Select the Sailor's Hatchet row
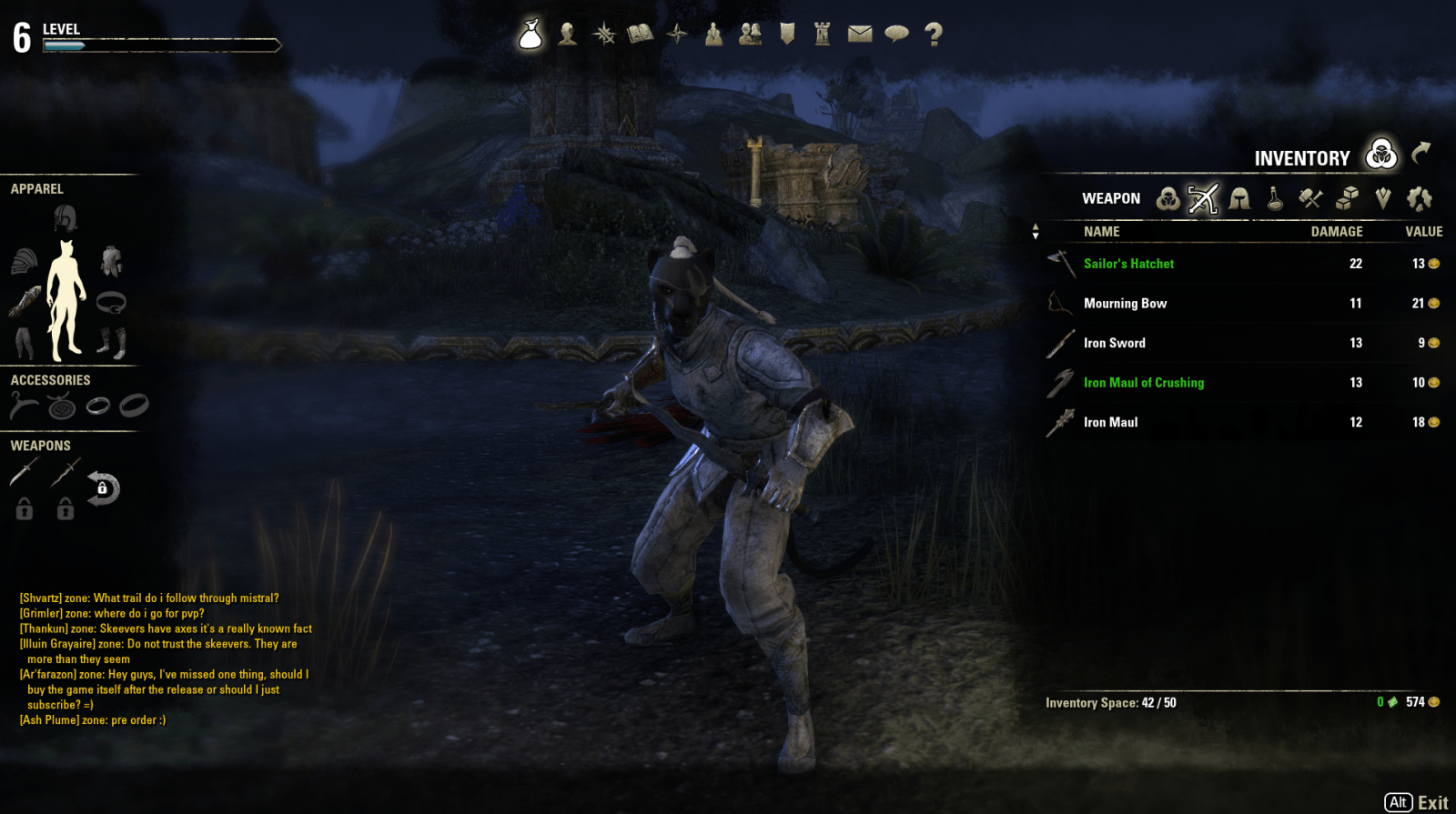Image resolution: width=1456 pixels, height=814 pixels. click(1128, 264)
